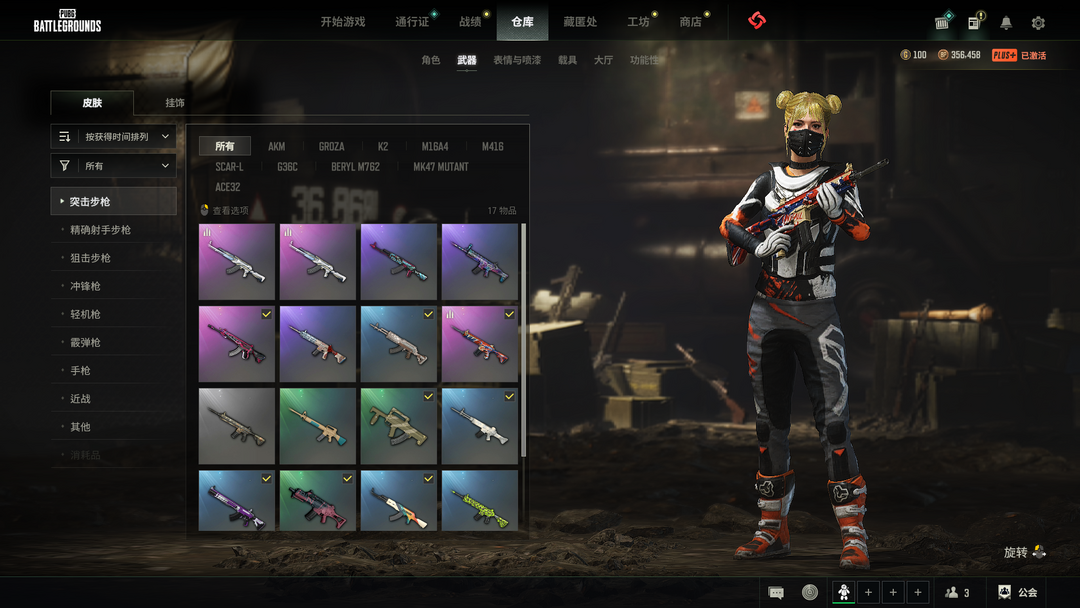Select the neon green rifle skin
The width and height of the screenshot is (1080, 608).
pos(479,500)
